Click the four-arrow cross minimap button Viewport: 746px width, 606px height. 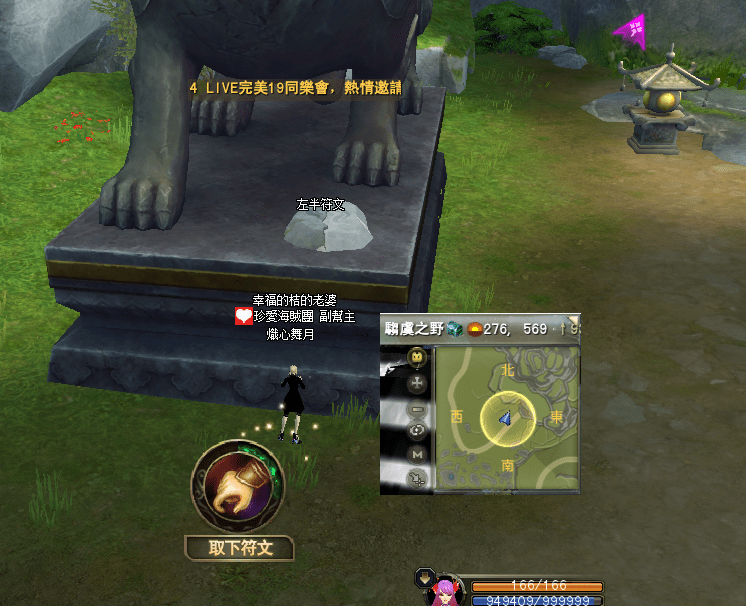pos(417,382)
